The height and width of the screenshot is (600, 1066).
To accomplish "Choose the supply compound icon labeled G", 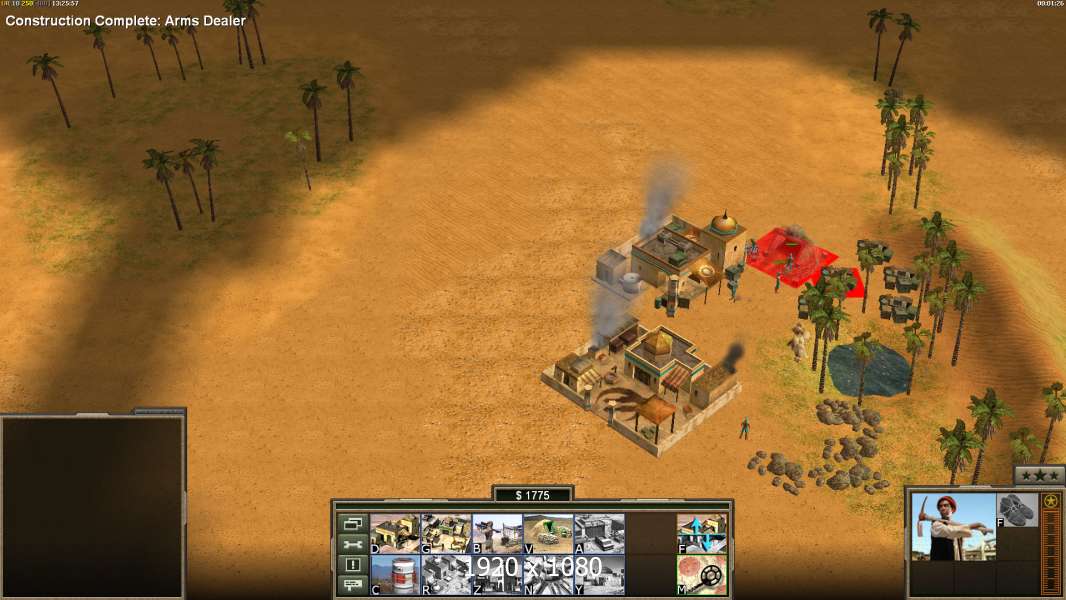I will click(x=446, y=533).
